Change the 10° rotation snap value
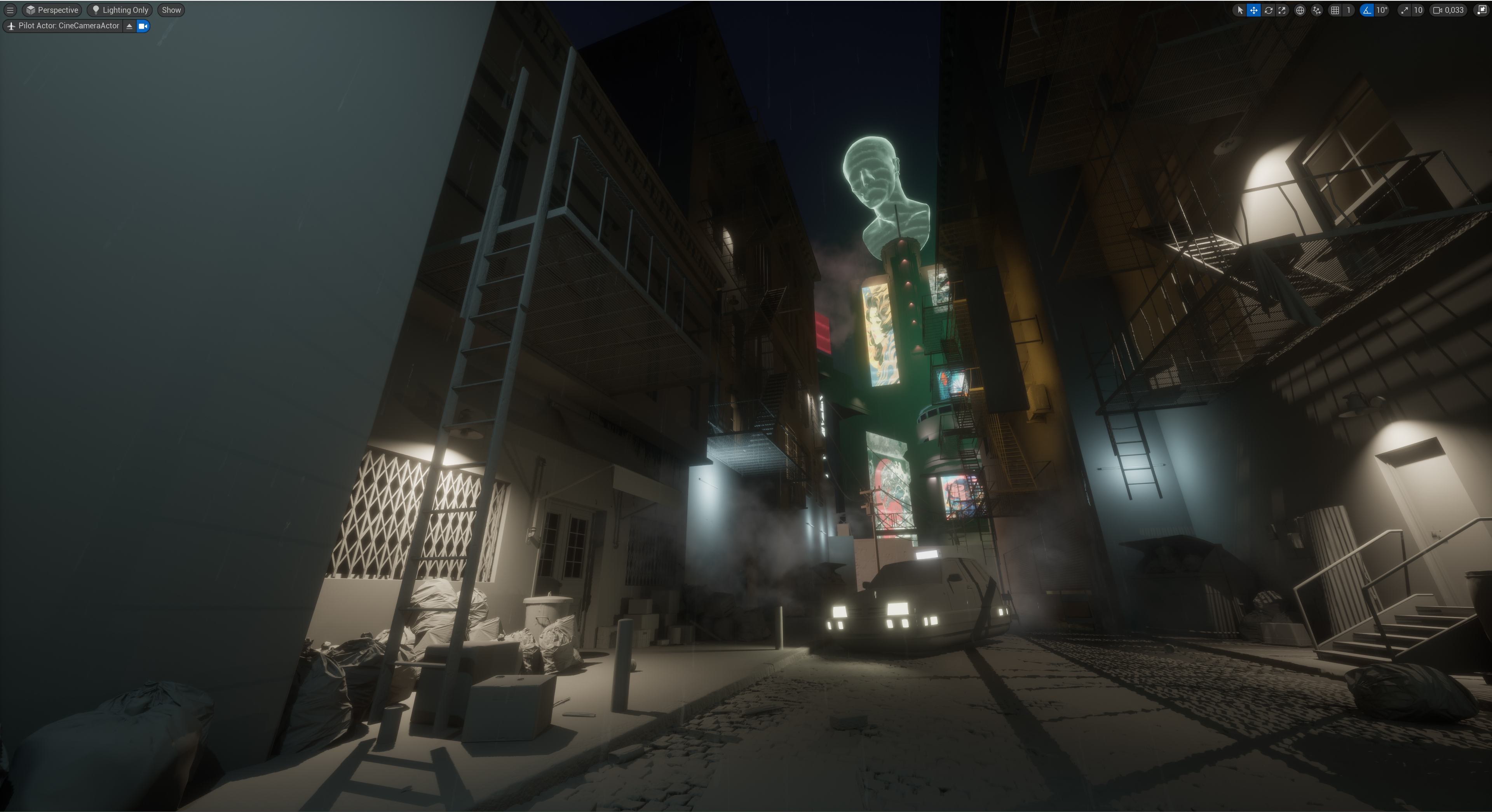Image resolution: width=1492 pixels, height=812 pixels. [x=1382, y=10]
